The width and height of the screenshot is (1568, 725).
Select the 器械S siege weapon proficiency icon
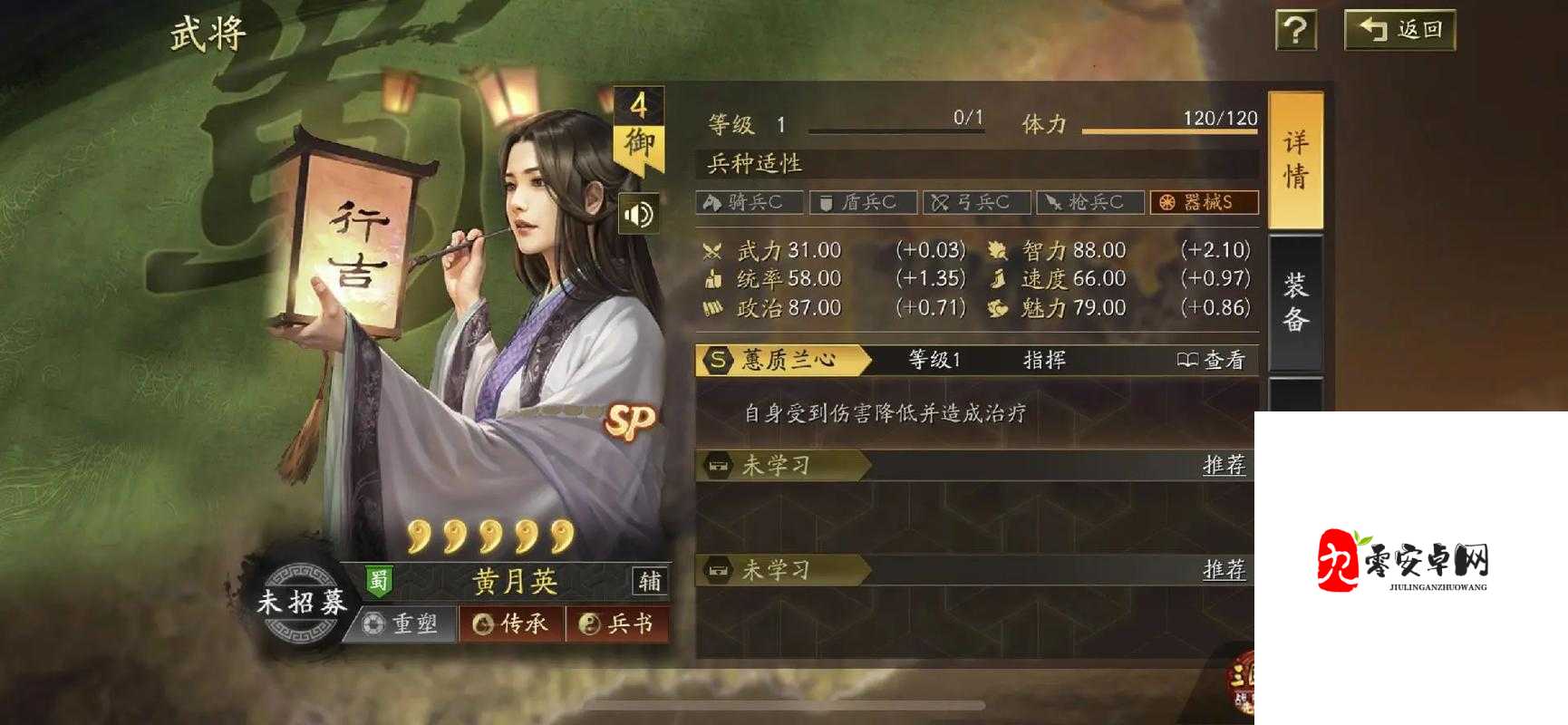point(1205,203)
